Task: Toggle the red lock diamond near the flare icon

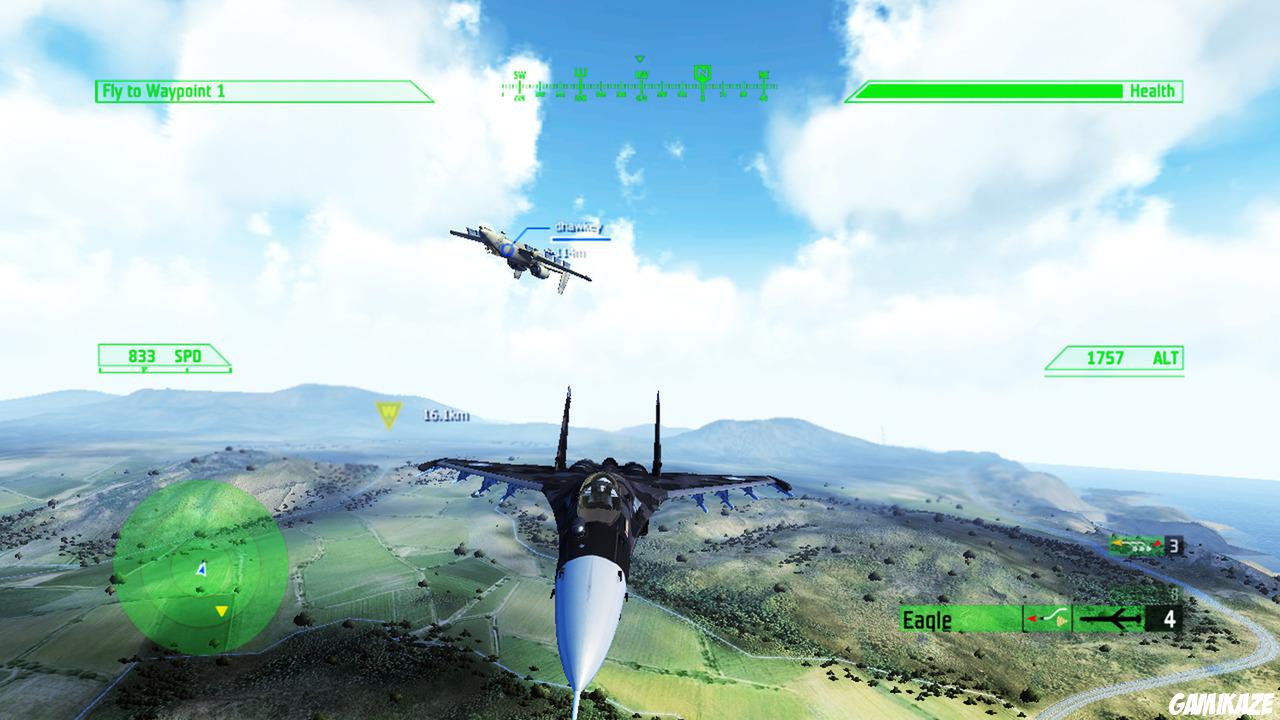Action: (1030, 619)
